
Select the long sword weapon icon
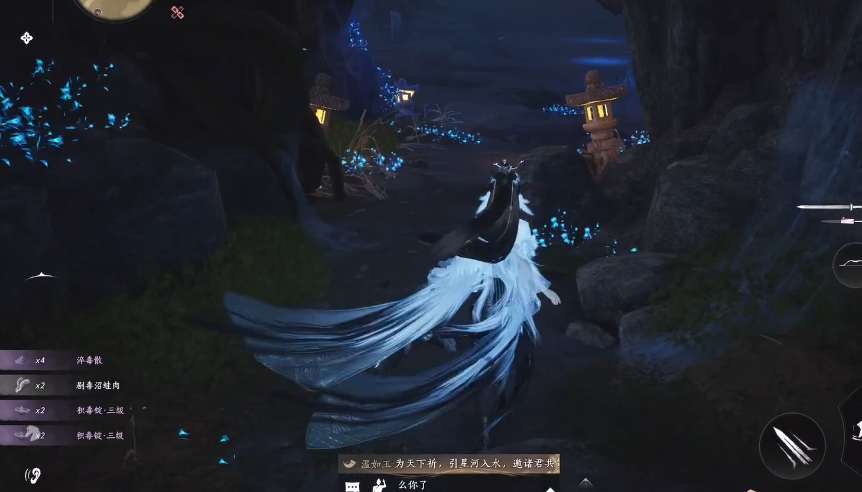point(828,206)
